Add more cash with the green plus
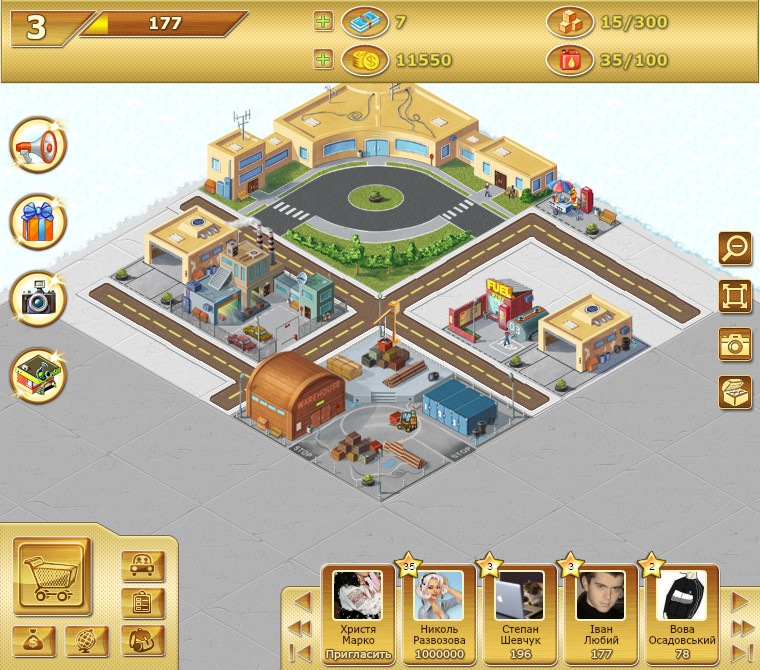 [322, 21]
